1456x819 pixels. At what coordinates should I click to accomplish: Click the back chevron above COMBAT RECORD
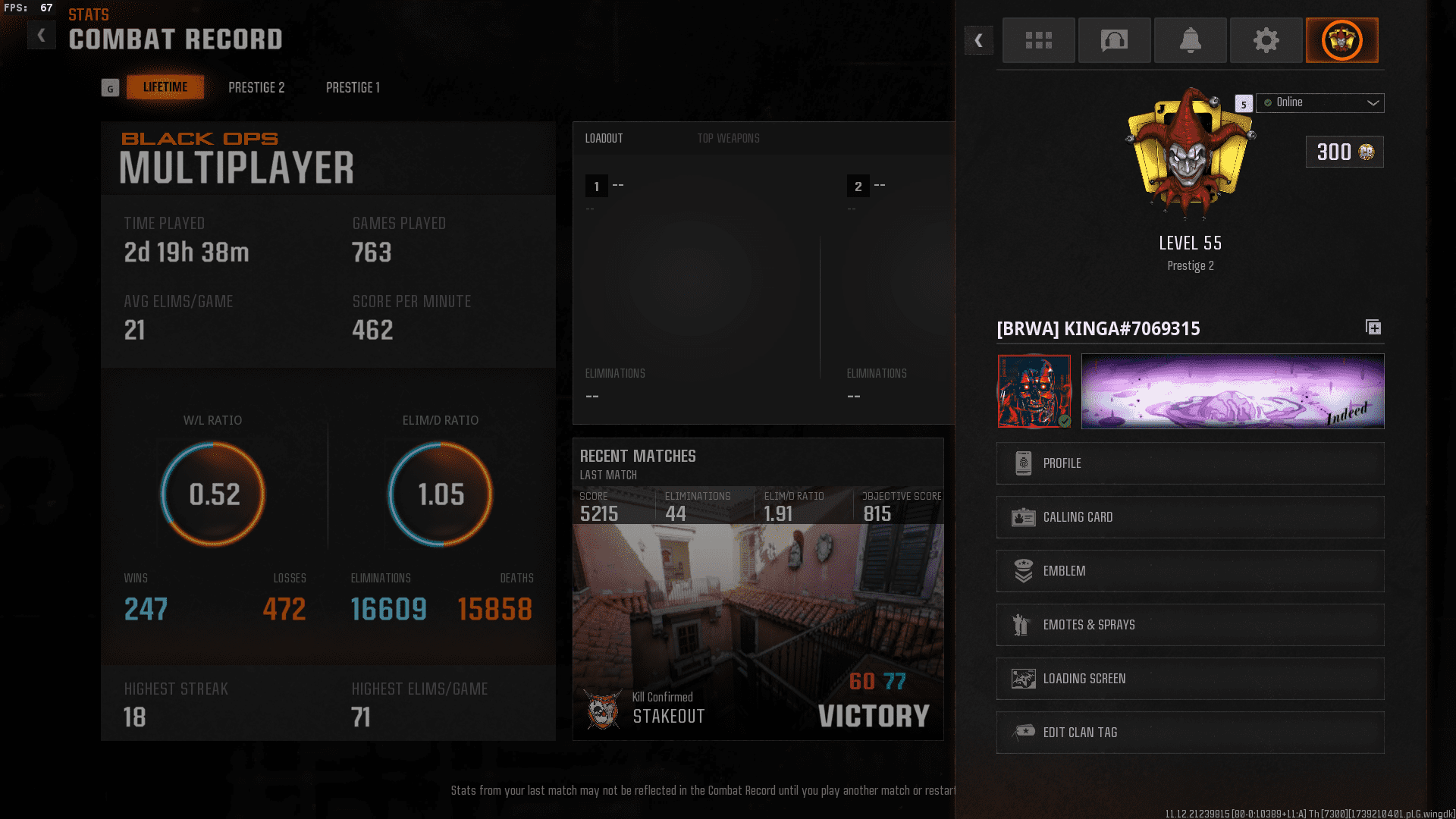(x=42, y=34)
